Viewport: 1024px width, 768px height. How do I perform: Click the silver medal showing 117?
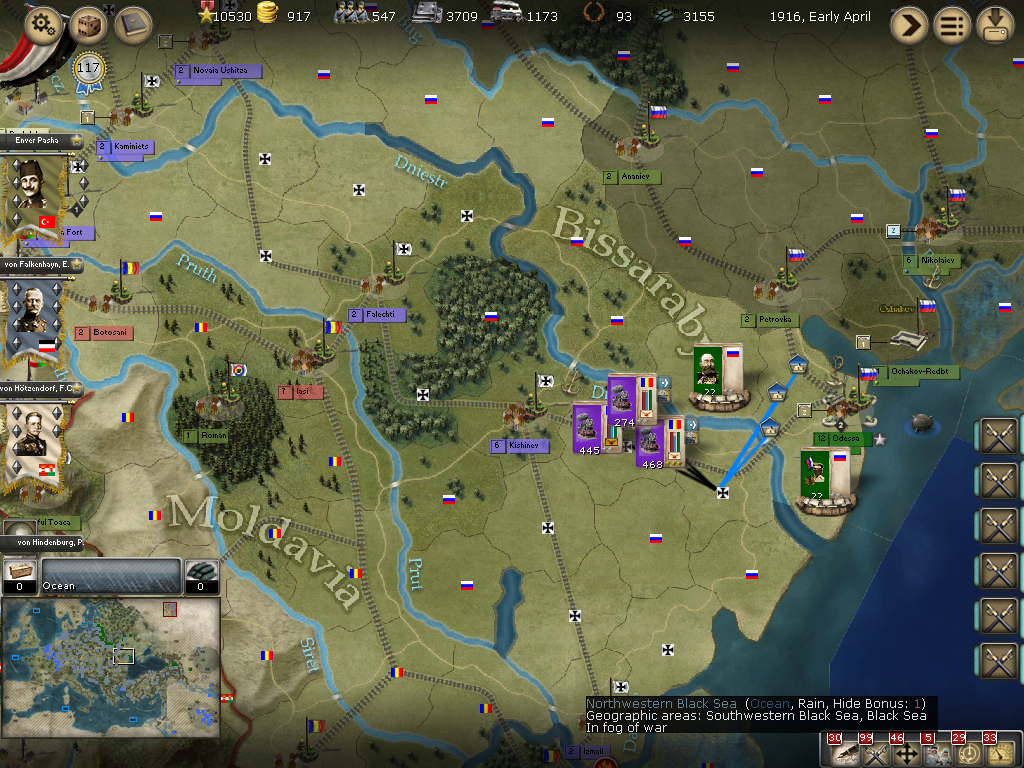pyautogui.click(x=89, y=70)
